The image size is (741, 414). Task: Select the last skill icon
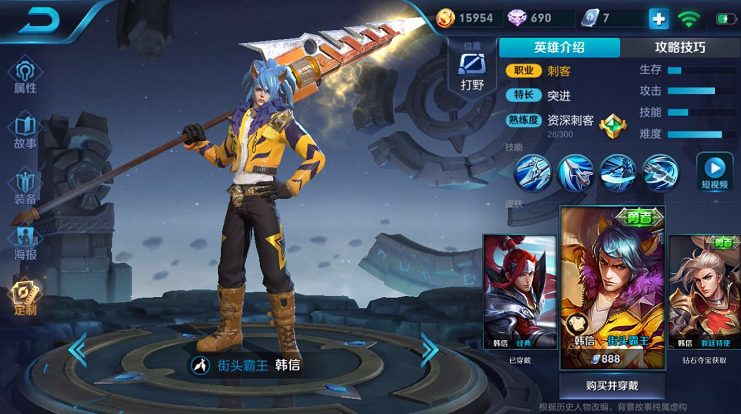pyautogui.click(x=660, y=172)
